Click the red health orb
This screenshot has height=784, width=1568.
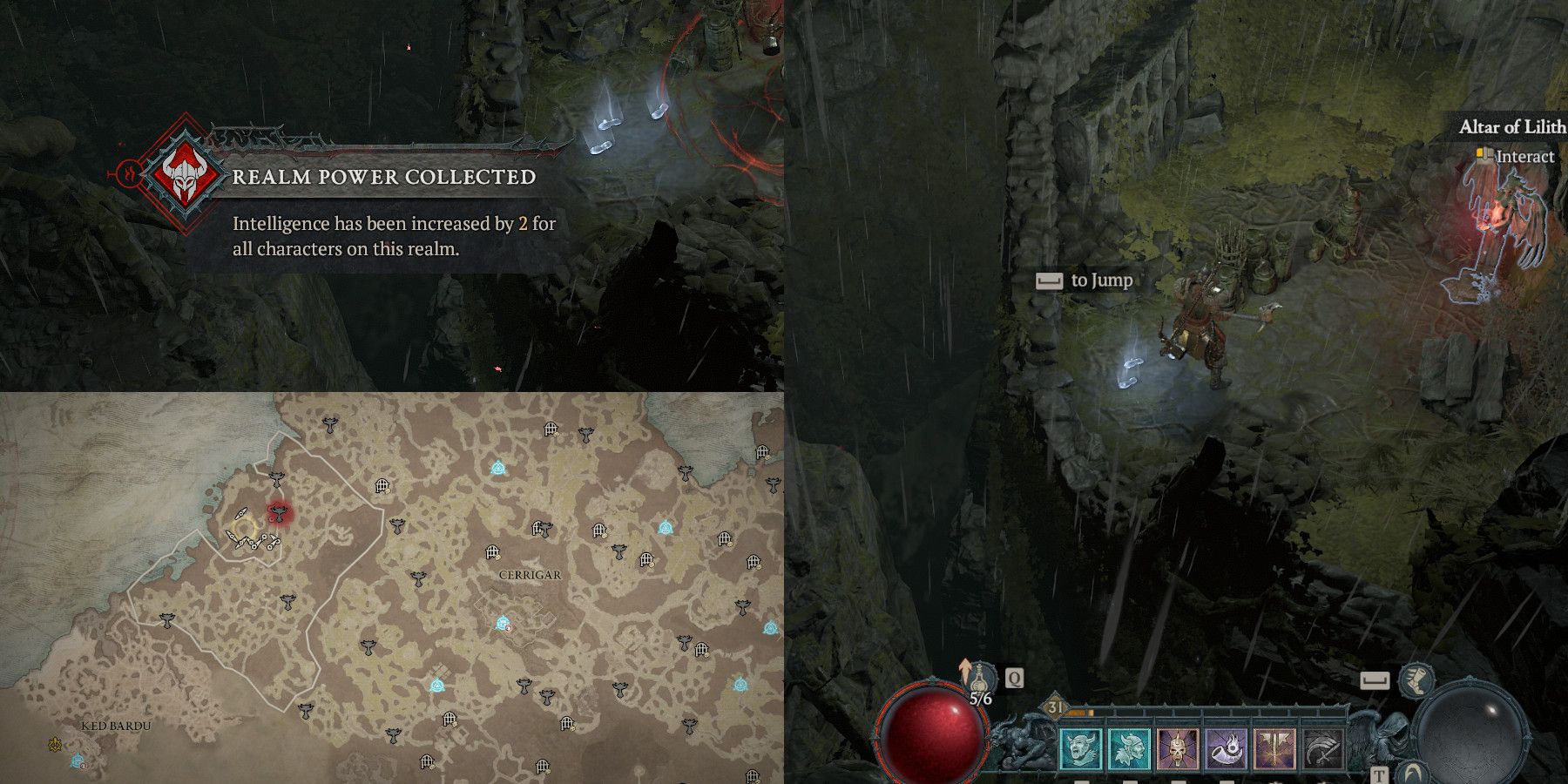pos(932,736)
